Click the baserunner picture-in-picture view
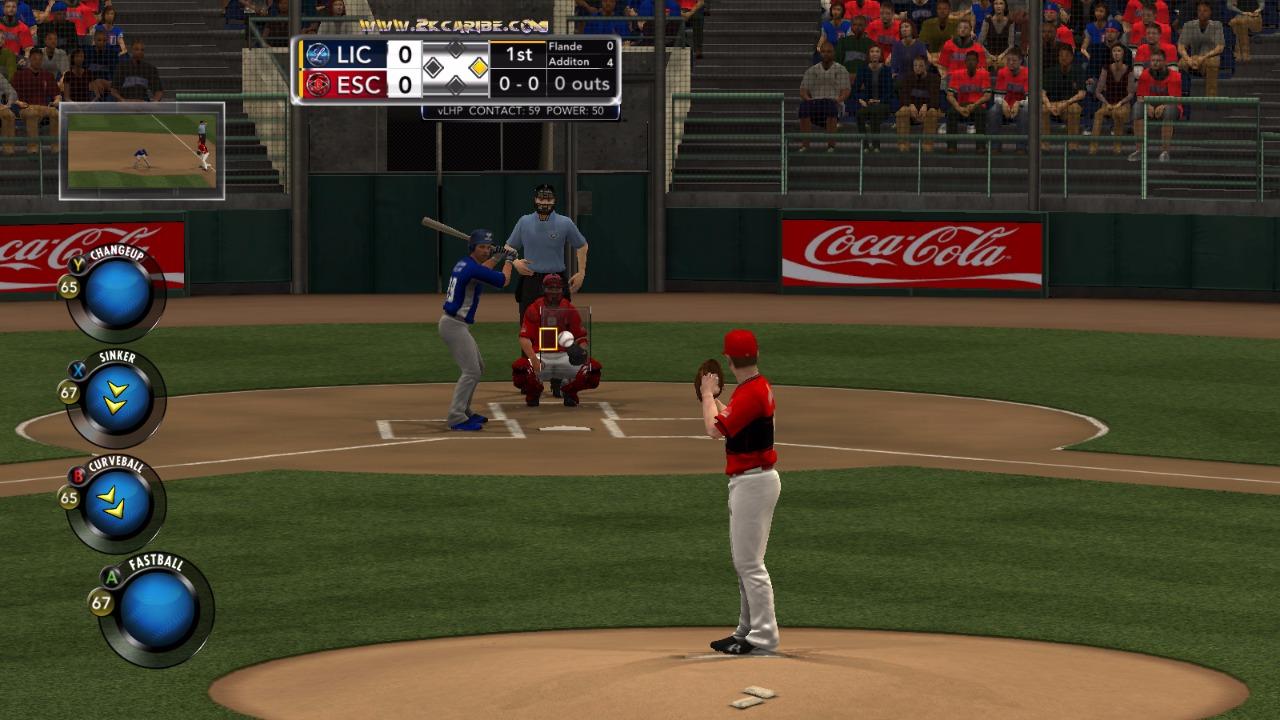This screenshot has width=1280, height=720. [x=142, y=151]
